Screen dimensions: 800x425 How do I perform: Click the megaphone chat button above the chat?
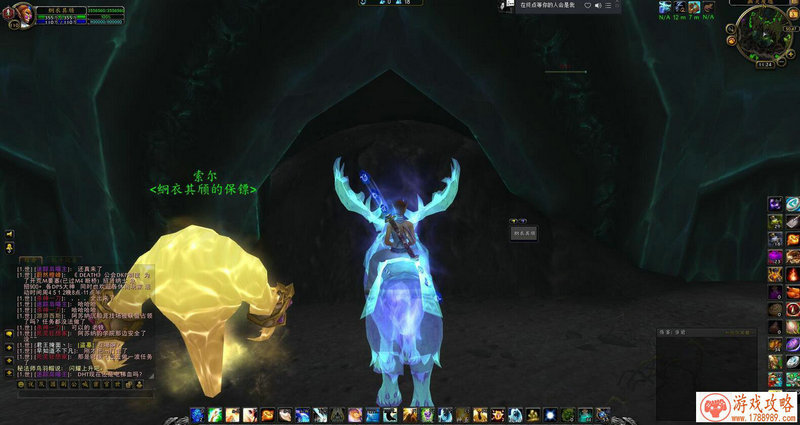[9, 234]
